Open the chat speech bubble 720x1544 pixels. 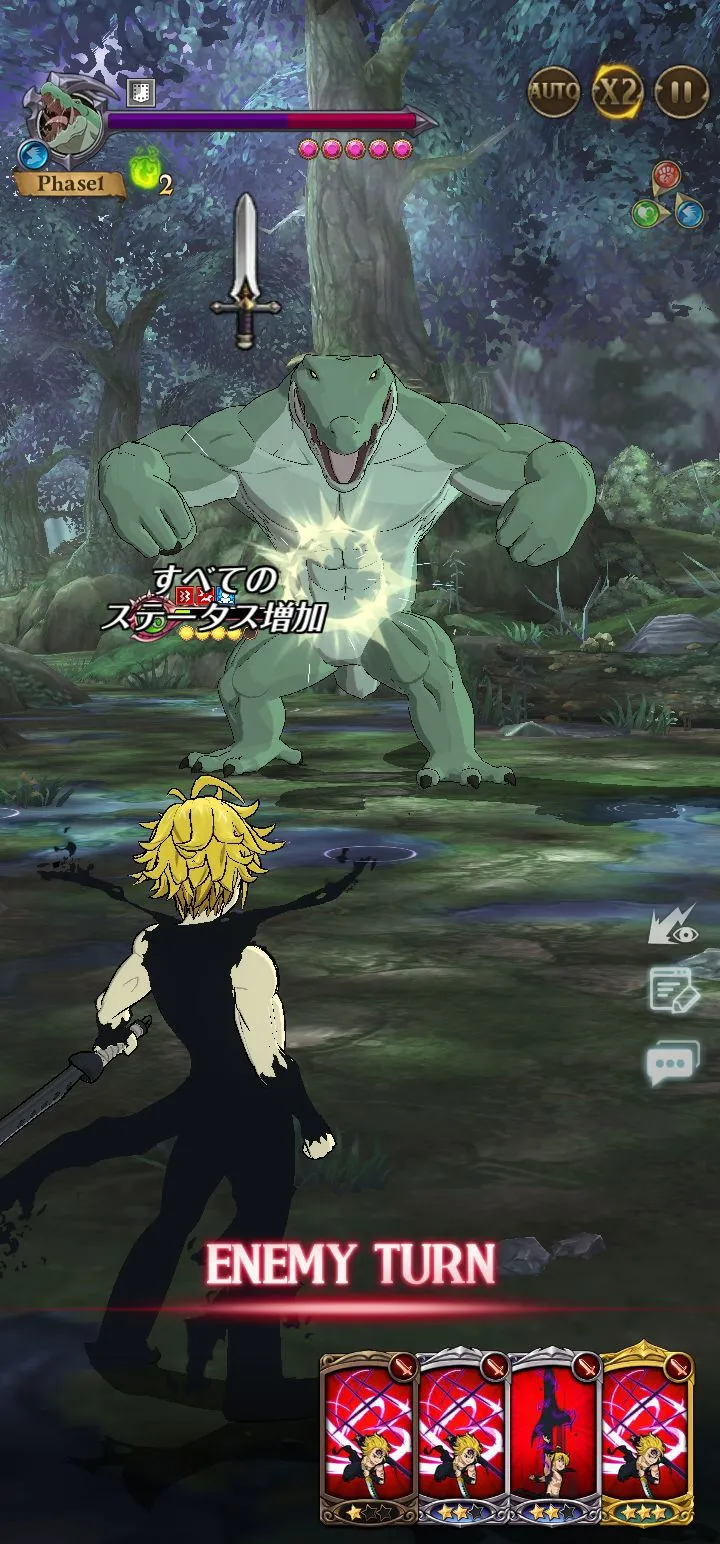click(672, 1062)
